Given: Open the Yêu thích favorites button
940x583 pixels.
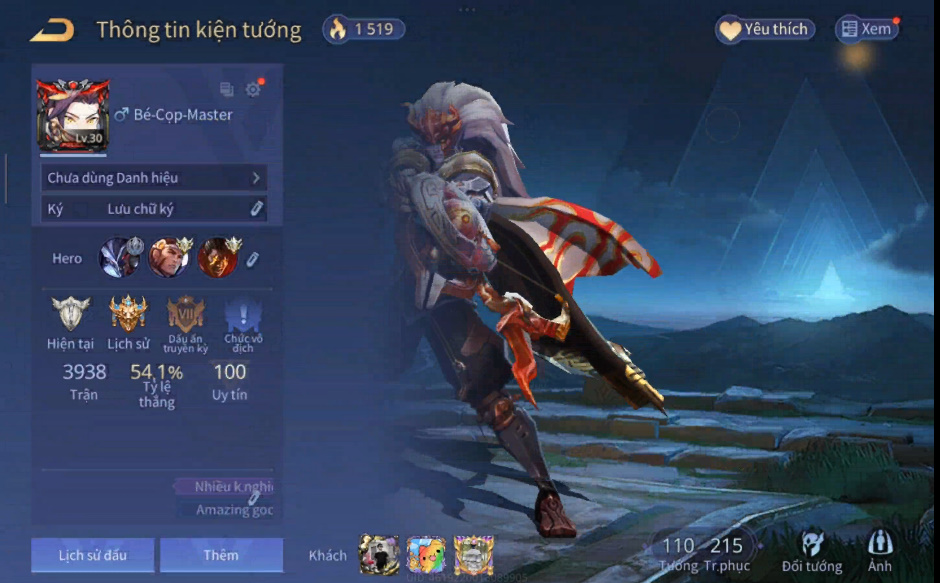Looking at the screenshot, I should pyautogui.click(x=765, y=29).
